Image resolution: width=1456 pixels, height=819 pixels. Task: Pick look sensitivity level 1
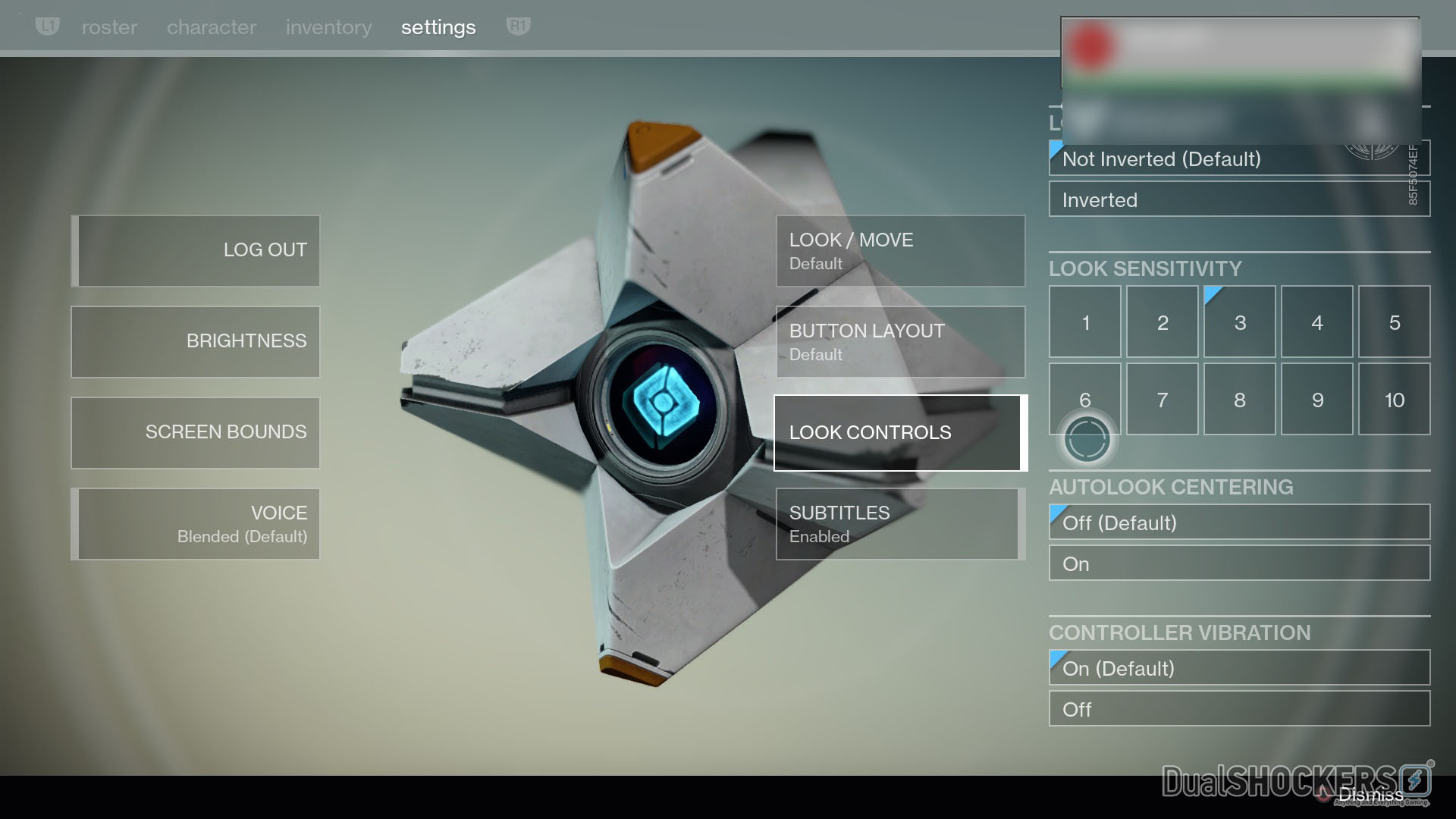1084,322
